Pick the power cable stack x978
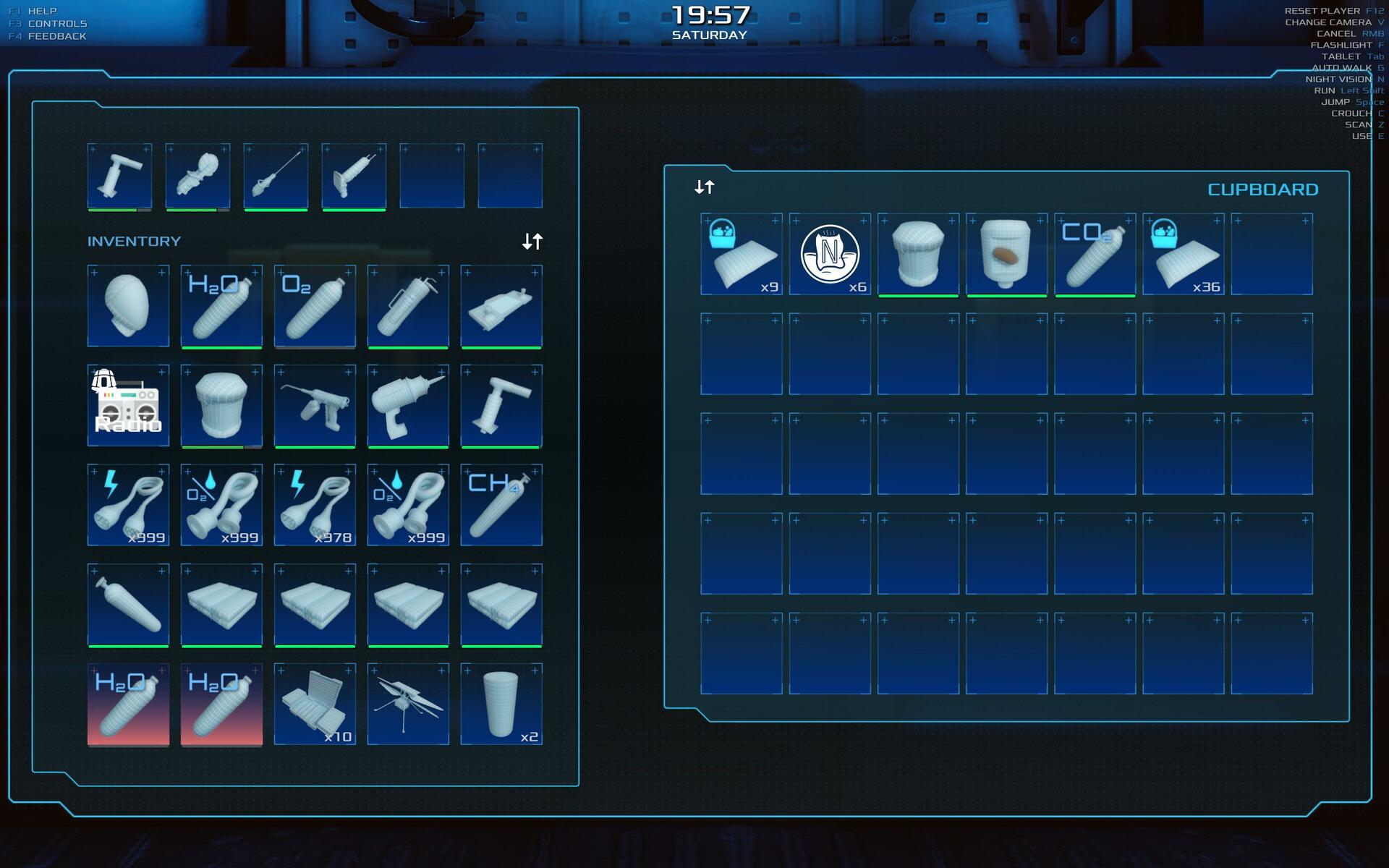Image resolution: width=1389 pixels, height=868 pixels. pyautogui.click(x=315, y=505)
